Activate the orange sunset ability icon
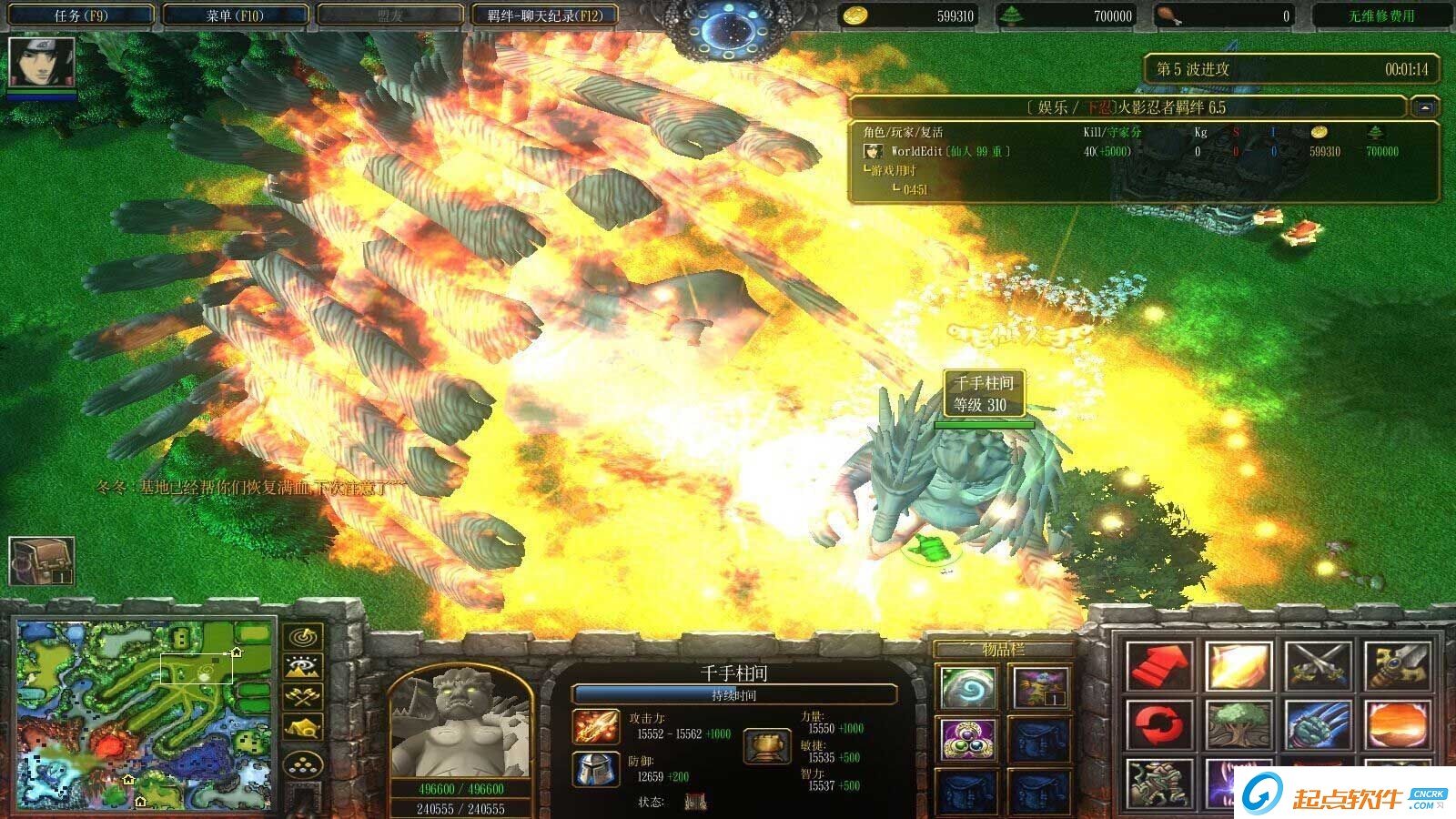The height and width of the screenshot is (819, 1456). pos(1397,725)
